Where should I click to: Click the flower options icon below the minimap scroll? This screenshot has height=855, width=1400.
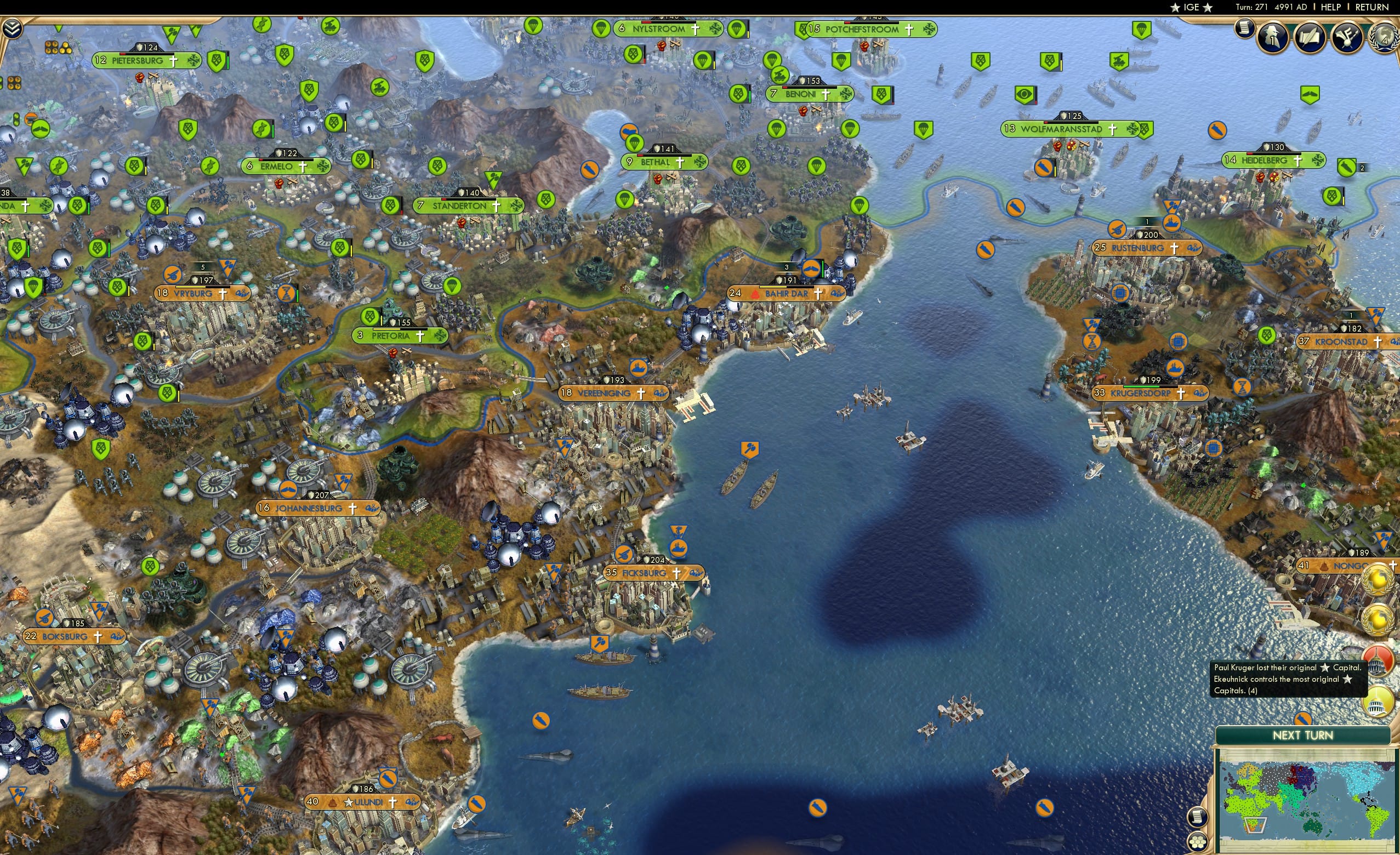tap(1199, 843)
